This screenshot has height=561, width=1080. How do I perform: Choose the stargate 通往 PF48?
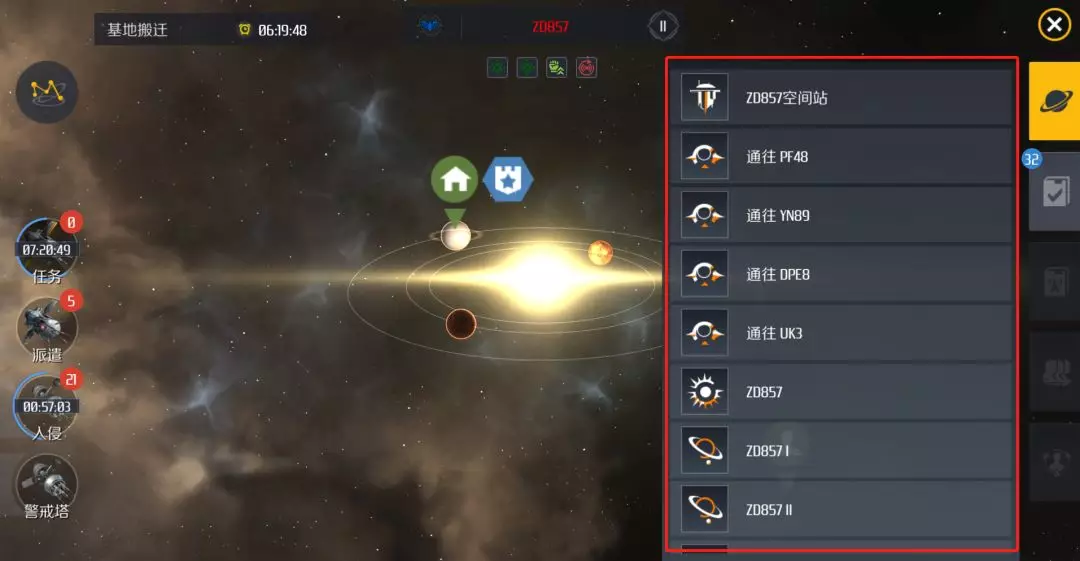click(x=841, y=157)
